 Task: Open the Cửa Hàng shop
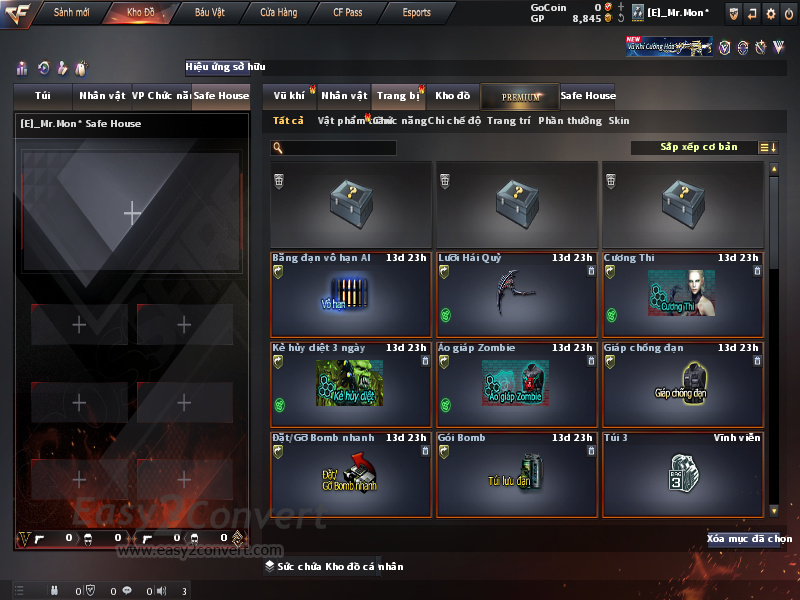tap(278, 13)
